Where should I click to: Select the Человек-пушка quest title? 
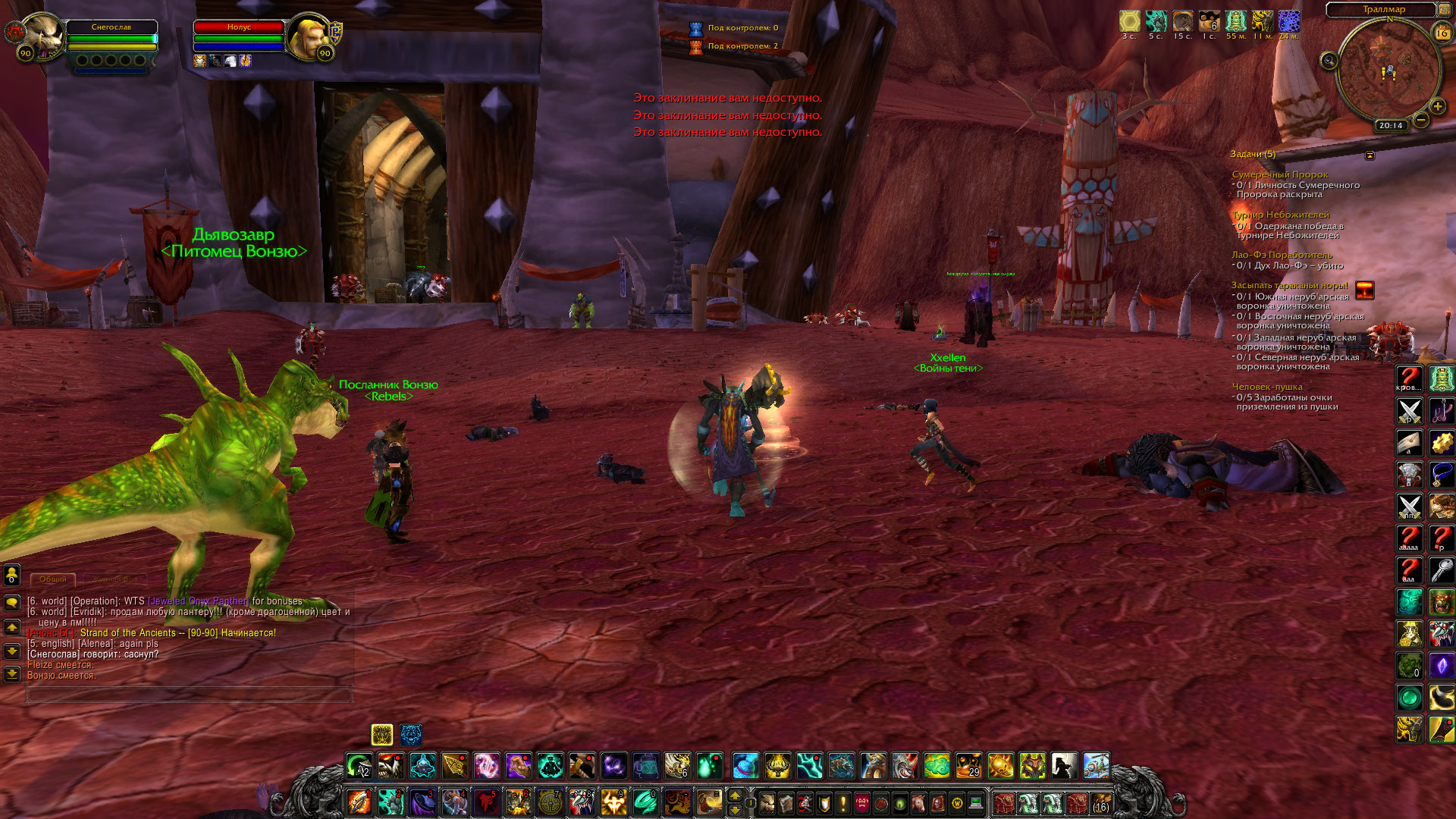pos(1266,387)
